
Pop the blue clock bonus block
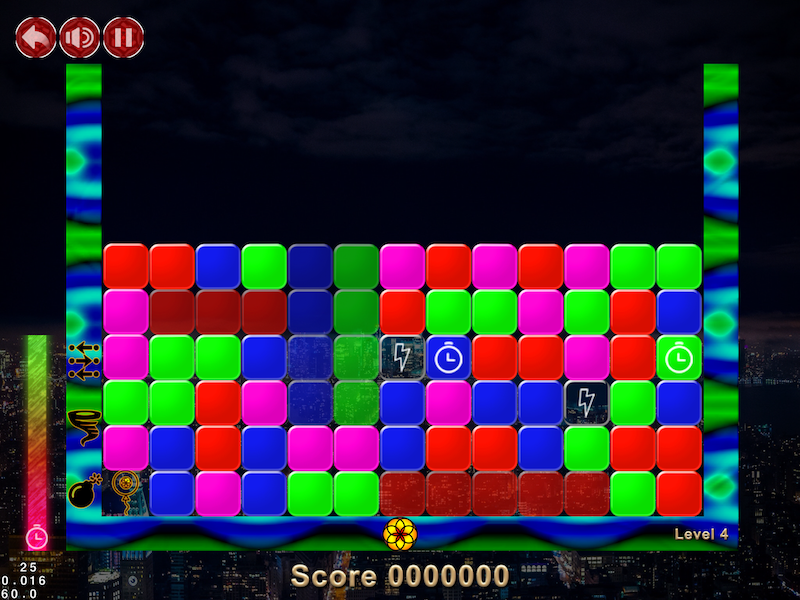pos(449,357)
